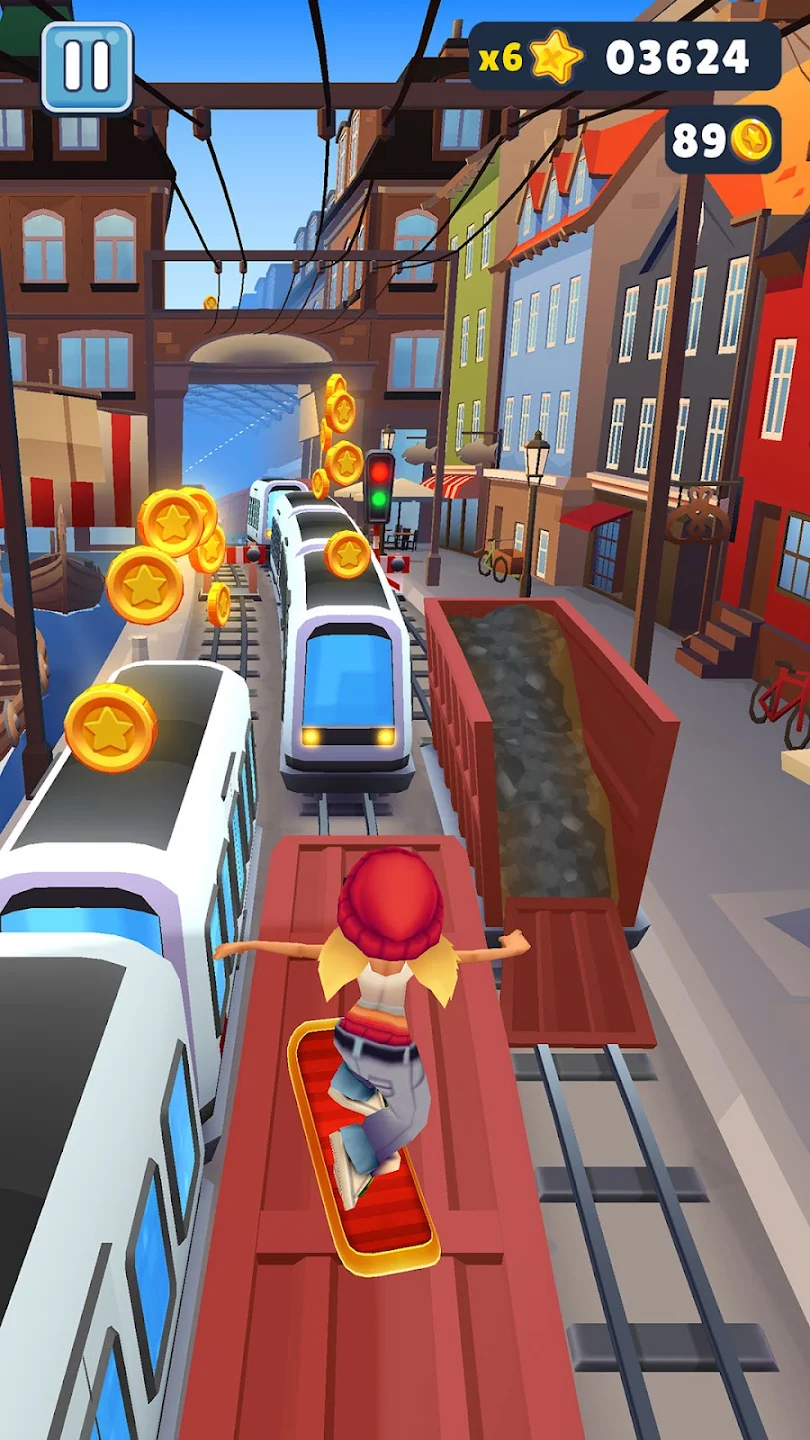Pause the game
Screen dimensions: 810x1440
tap(87, 66)
